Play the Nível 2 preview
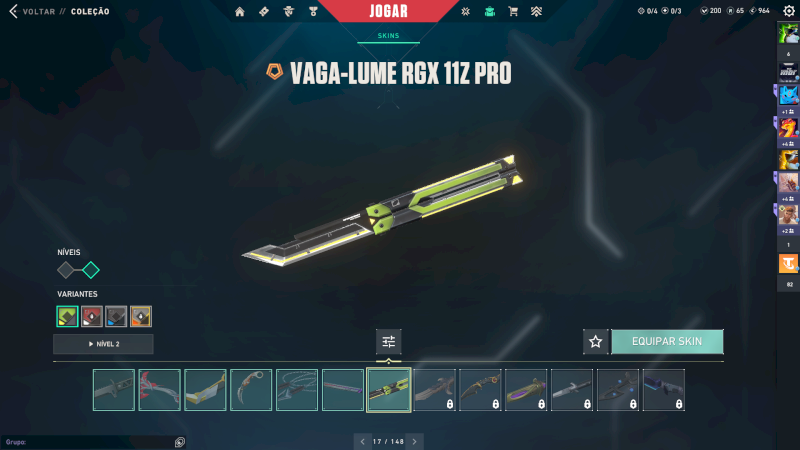The height and width of the screenshot is (450, 800). pos(104,344)
